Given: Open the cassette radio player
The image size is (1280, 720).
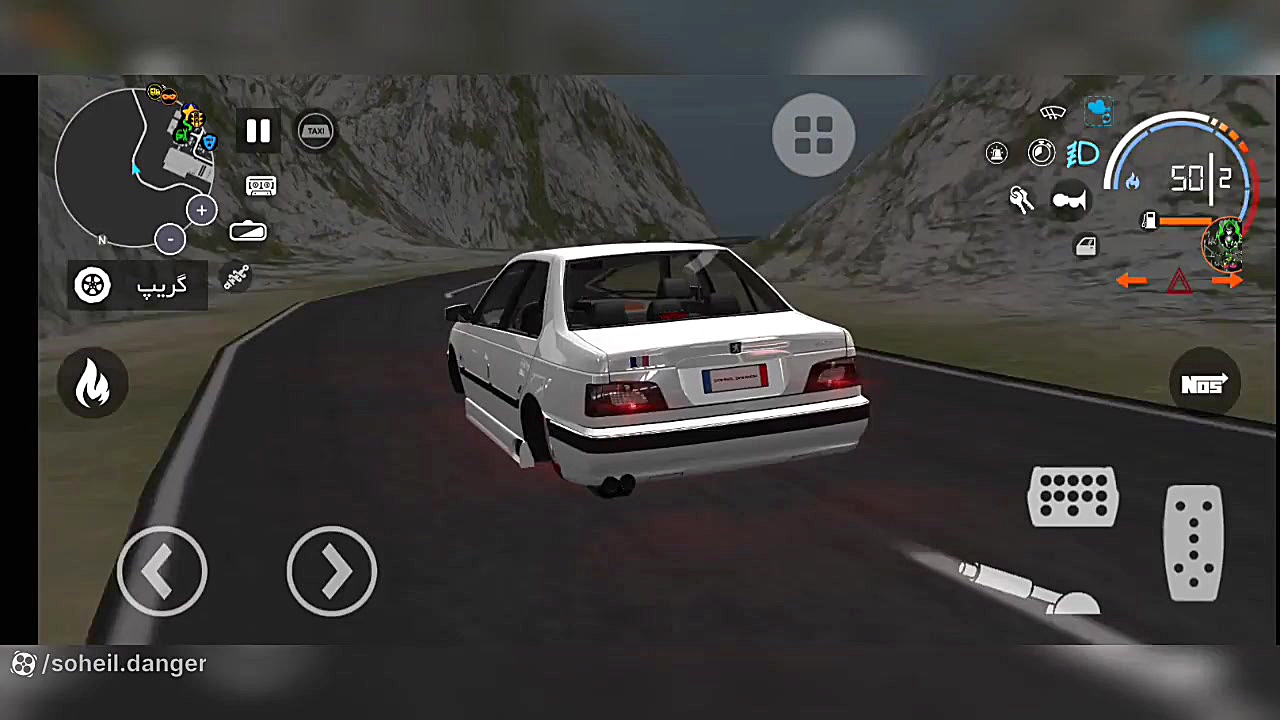Looking at the screenshot, I should [260, 186].
